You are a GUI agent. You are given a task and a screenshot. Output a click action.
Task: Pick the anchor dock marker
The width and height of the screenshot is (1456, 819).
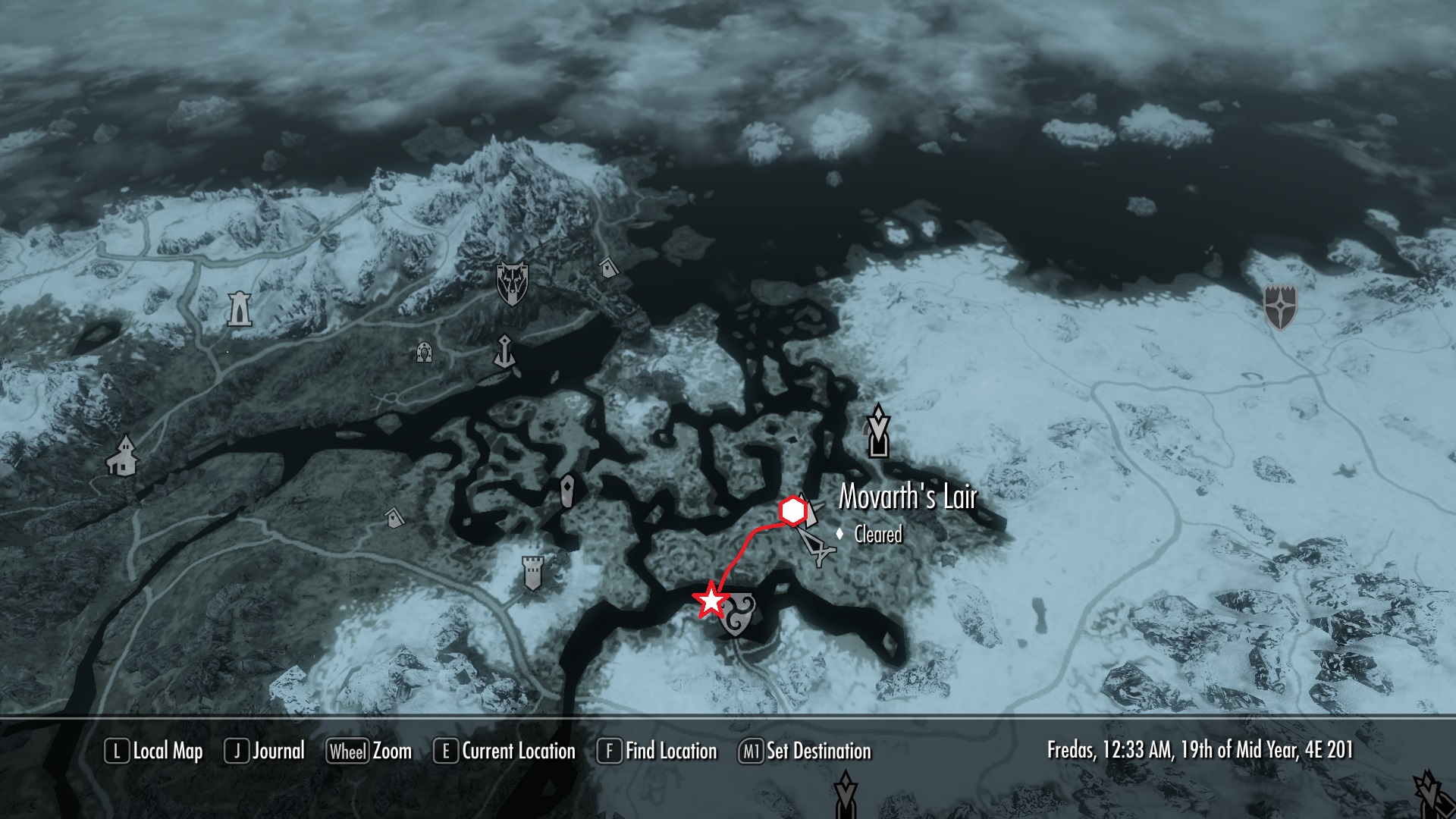point(504,352)
